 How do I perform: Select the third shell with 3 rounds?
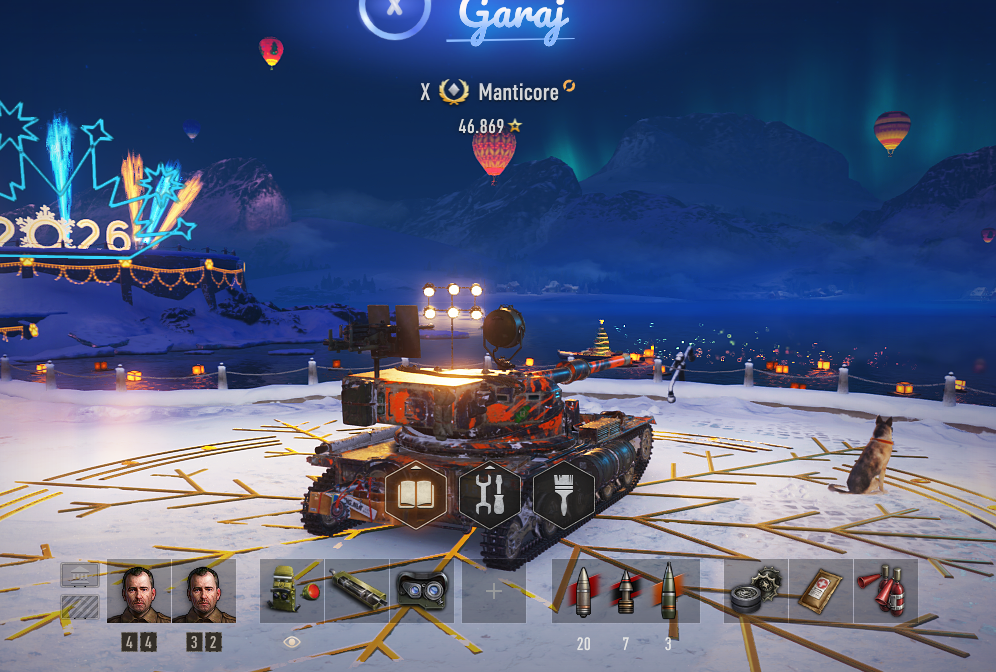pos(668,591)
